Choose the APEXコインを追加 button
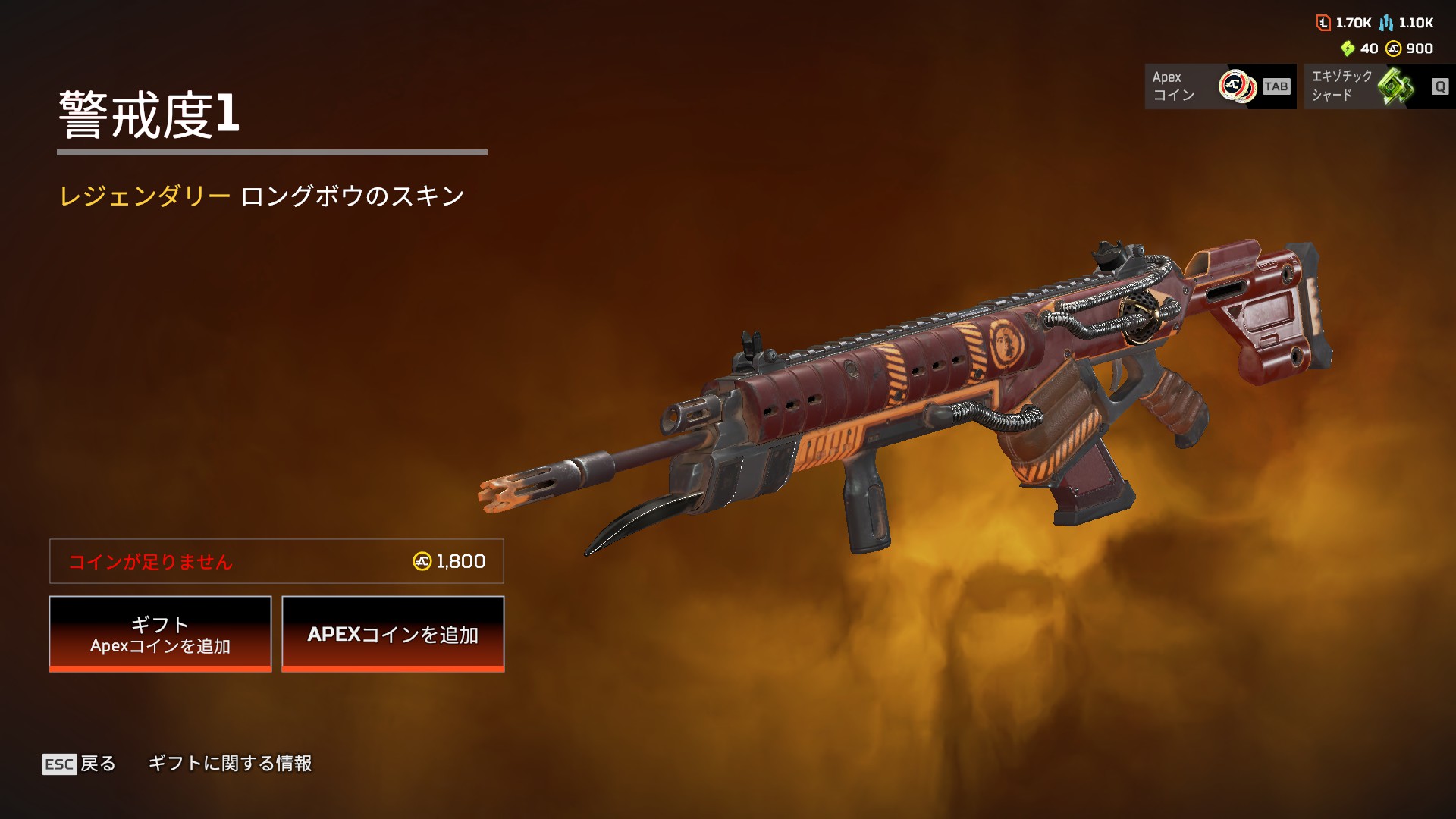The width and height of the screenshot is (1456, 819). [393, 634]
